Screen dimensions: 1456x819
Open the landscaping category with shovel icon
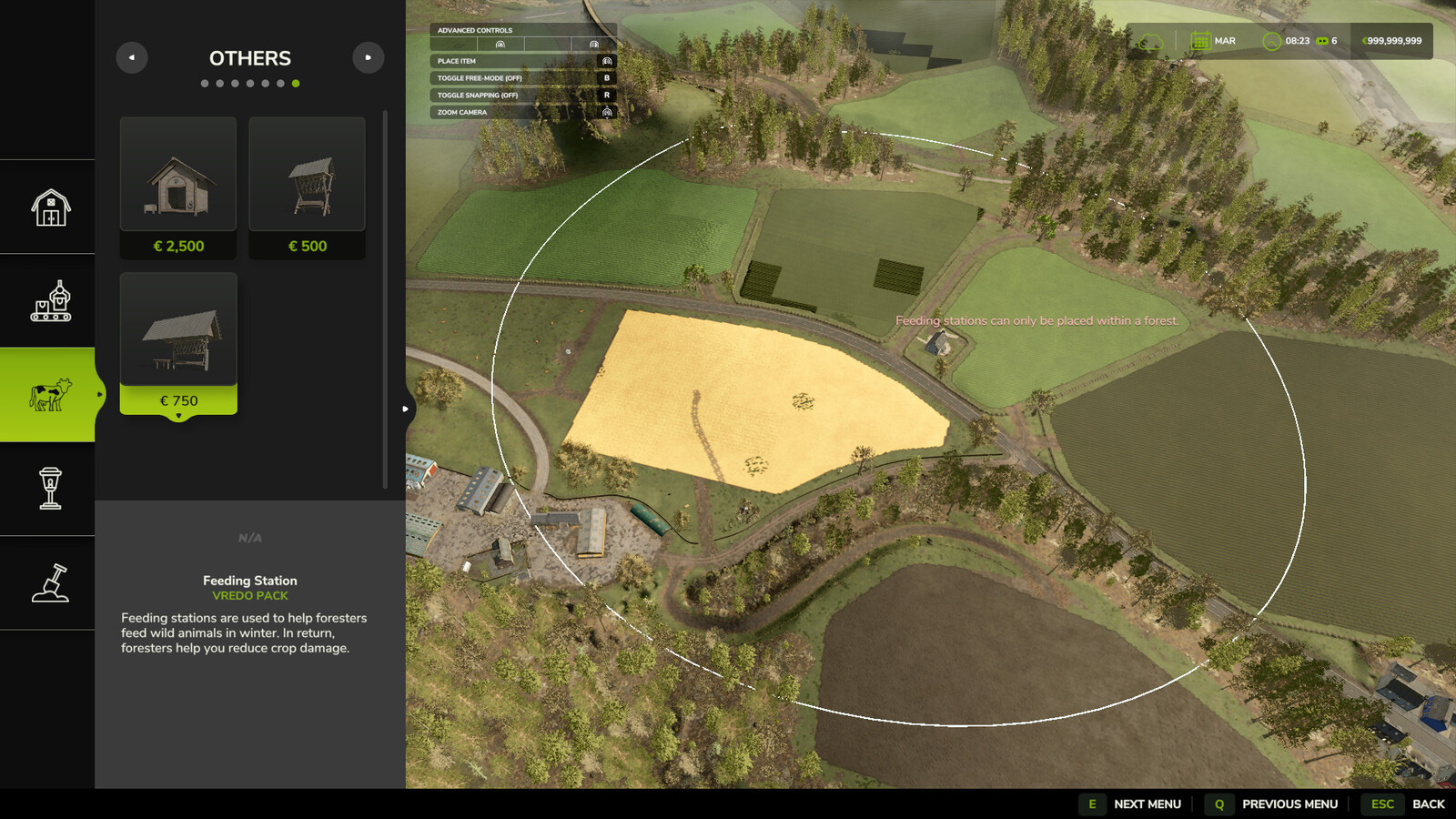pyautogui.click(x=50, y=582)
